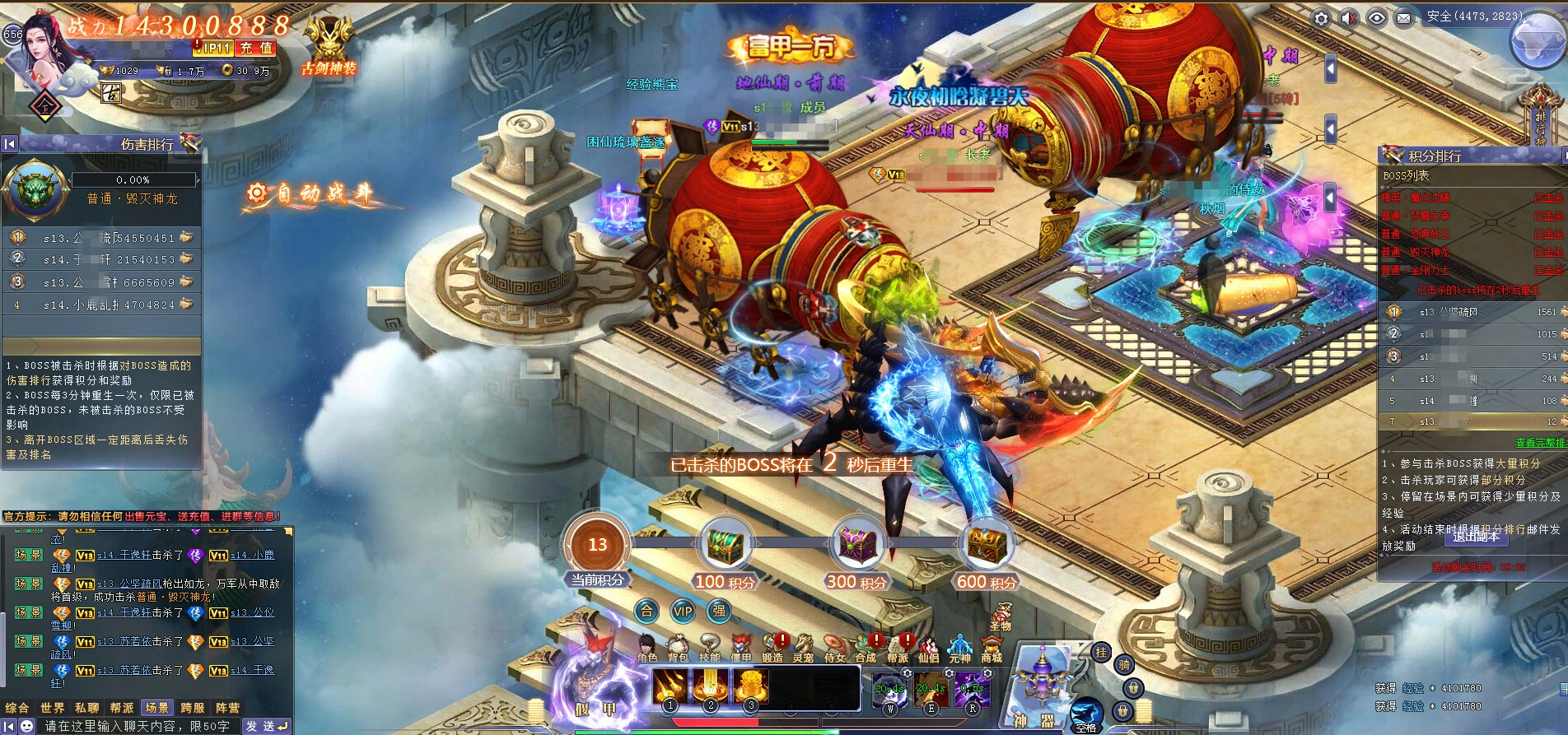Click the 充值 recharge button

tap(256, 49)
